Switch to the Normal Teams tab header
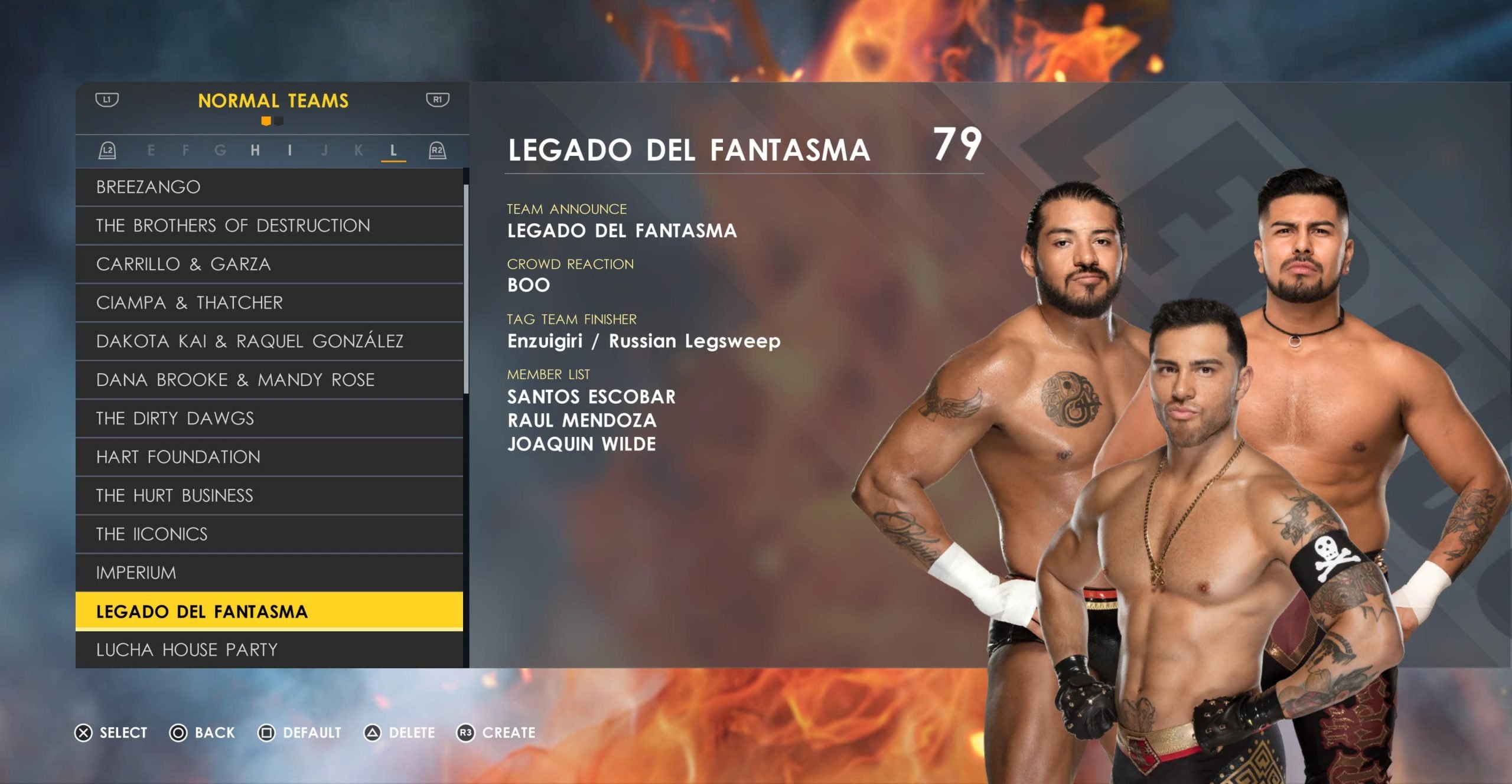This screenshot has height=784, width=1512. (x=273, y=101)
